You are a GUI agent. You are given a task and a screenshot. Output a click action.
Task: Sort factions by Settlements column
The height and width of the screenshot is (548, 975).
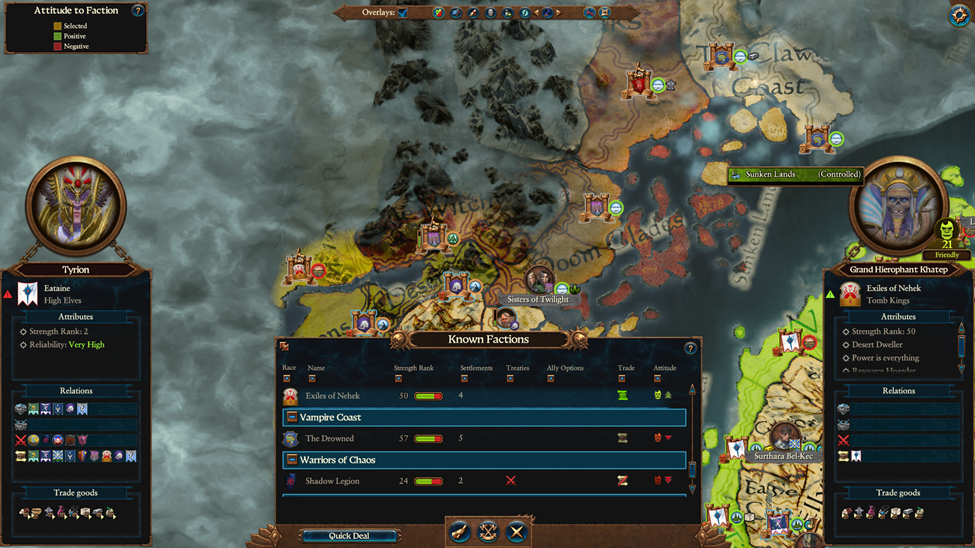click(464, 379)
